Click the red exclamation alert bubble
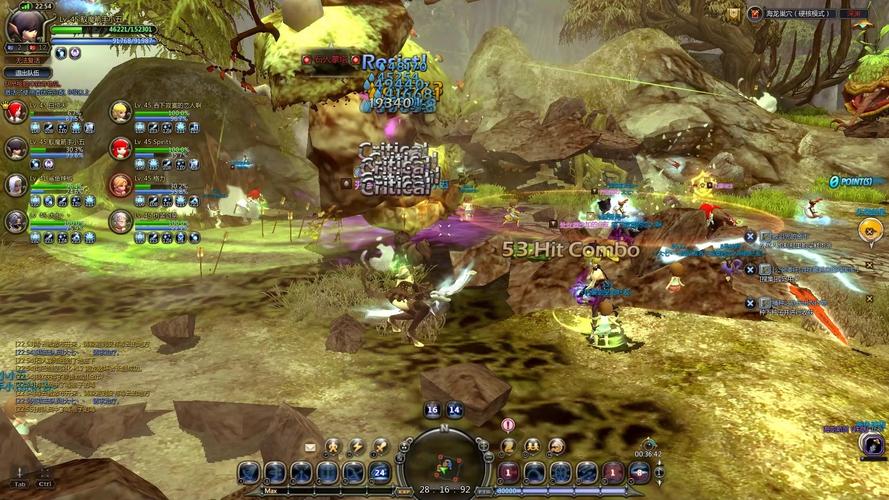Image resolution: width=889 pixels, height=500 pixels. (x=508, y=425)
